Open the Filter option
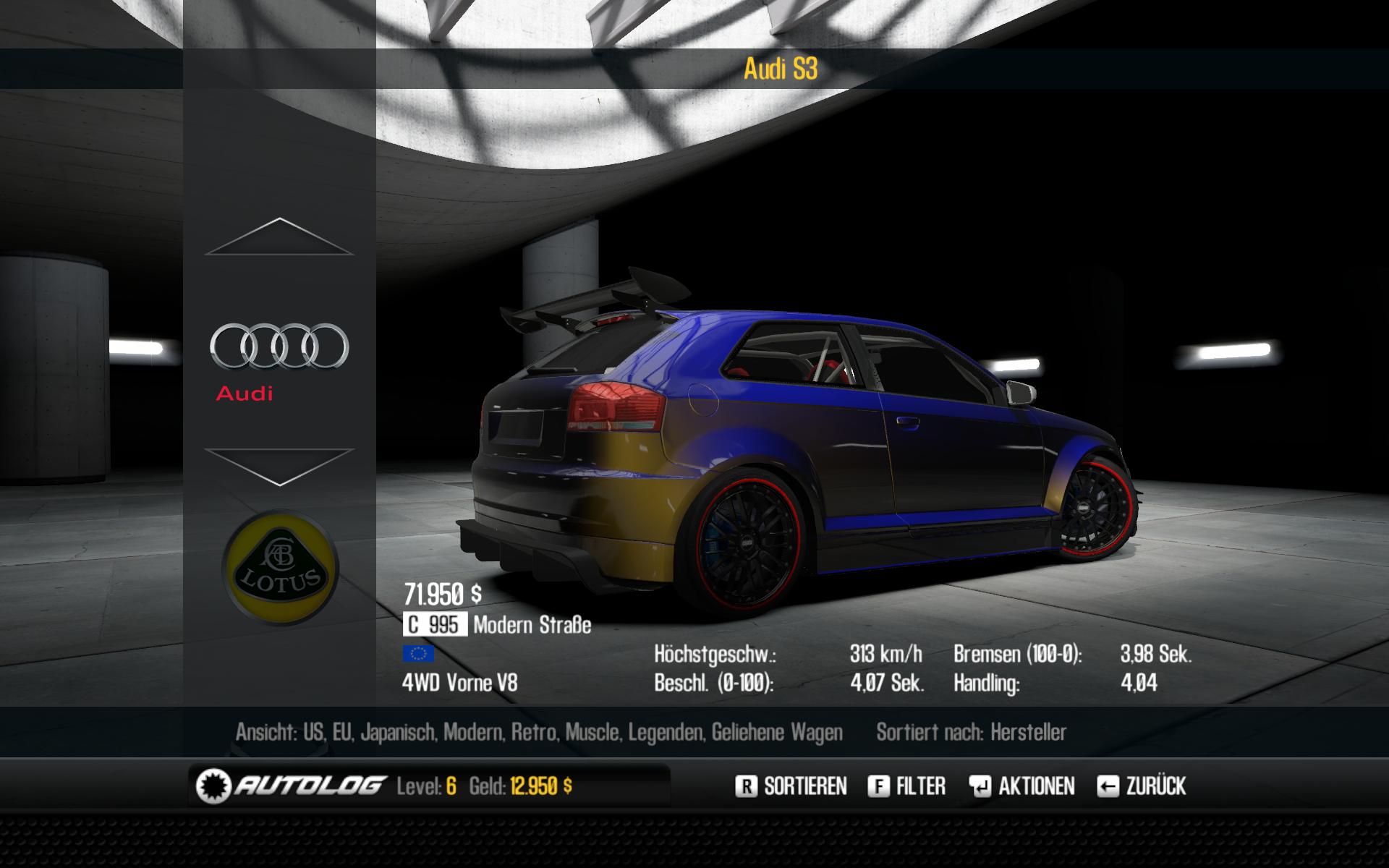The width and height of the screenshot is (1389, 868). pyautogui.click(x=907, y=786)
